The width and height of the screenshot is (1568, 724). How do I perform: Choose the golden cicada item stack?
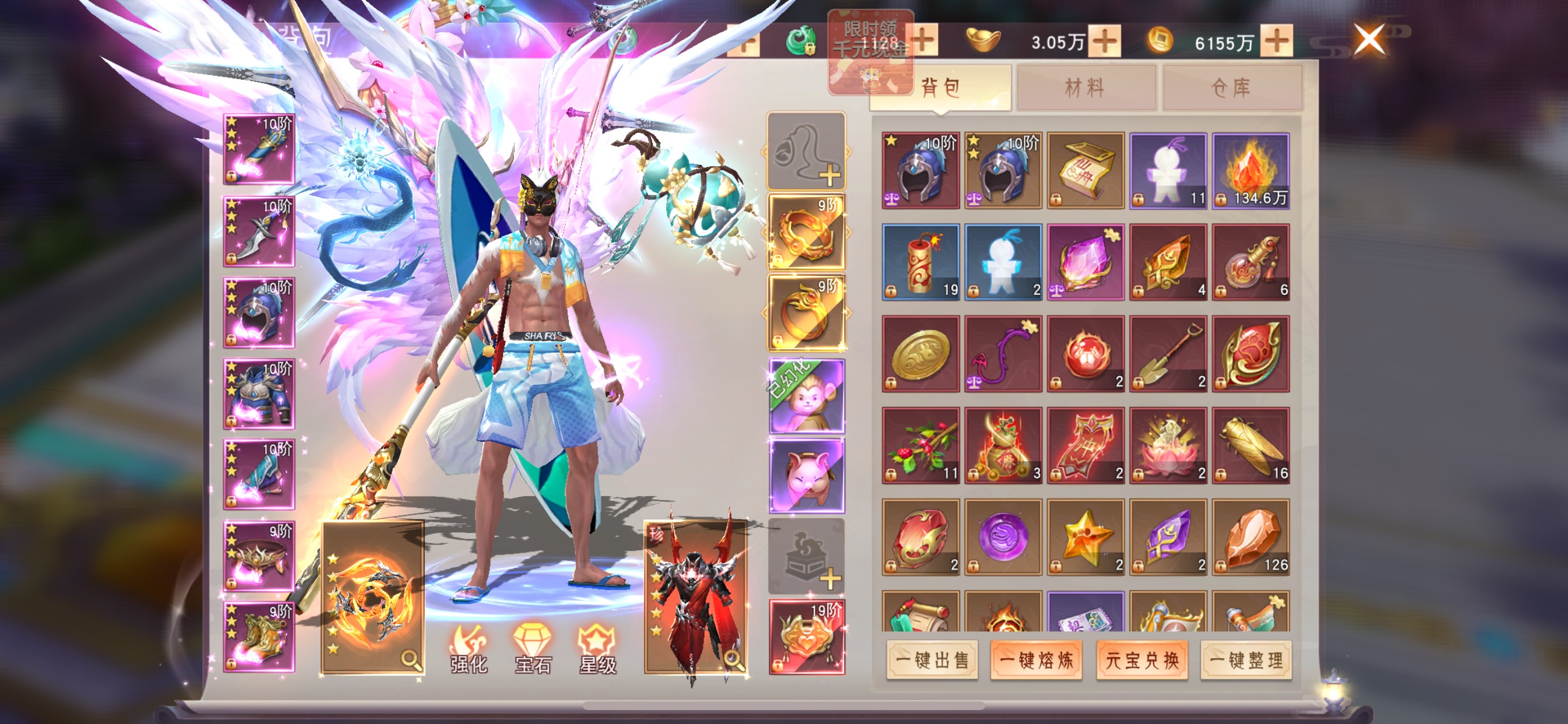(1250, 445)
